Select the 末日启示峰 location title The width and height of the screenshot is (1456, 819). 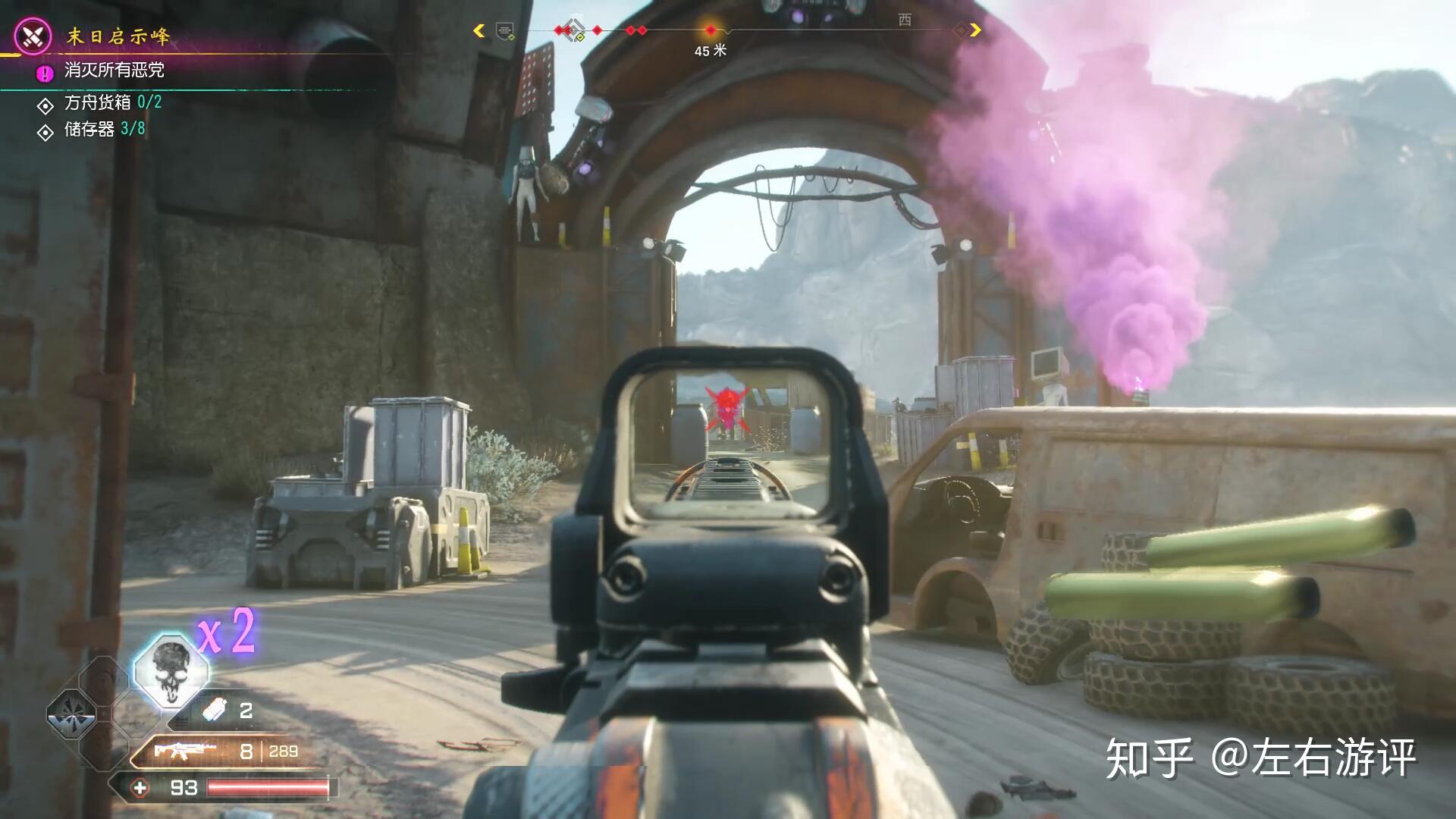(118, 36)
